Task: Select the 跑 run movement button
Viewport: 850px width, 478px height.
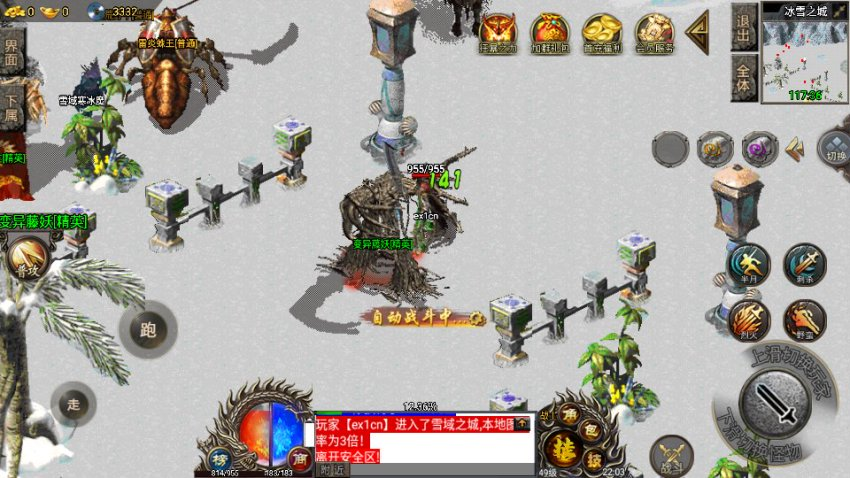Action: (148, 329)
